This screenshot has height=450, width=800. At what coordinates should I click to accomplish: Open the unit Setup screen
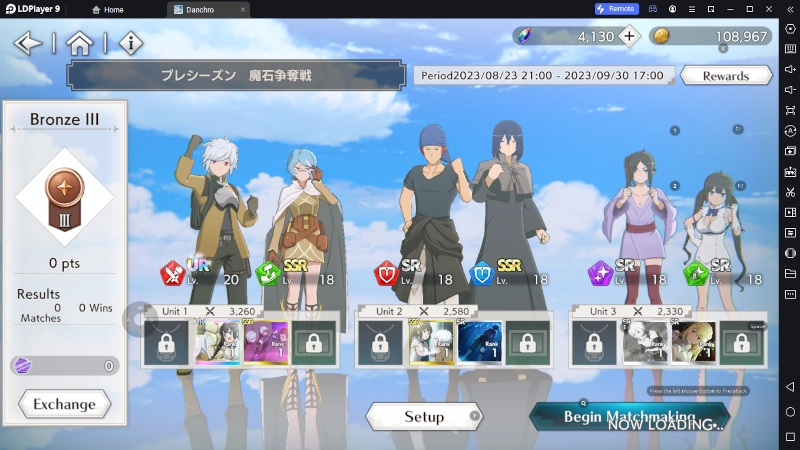(424, 416)
